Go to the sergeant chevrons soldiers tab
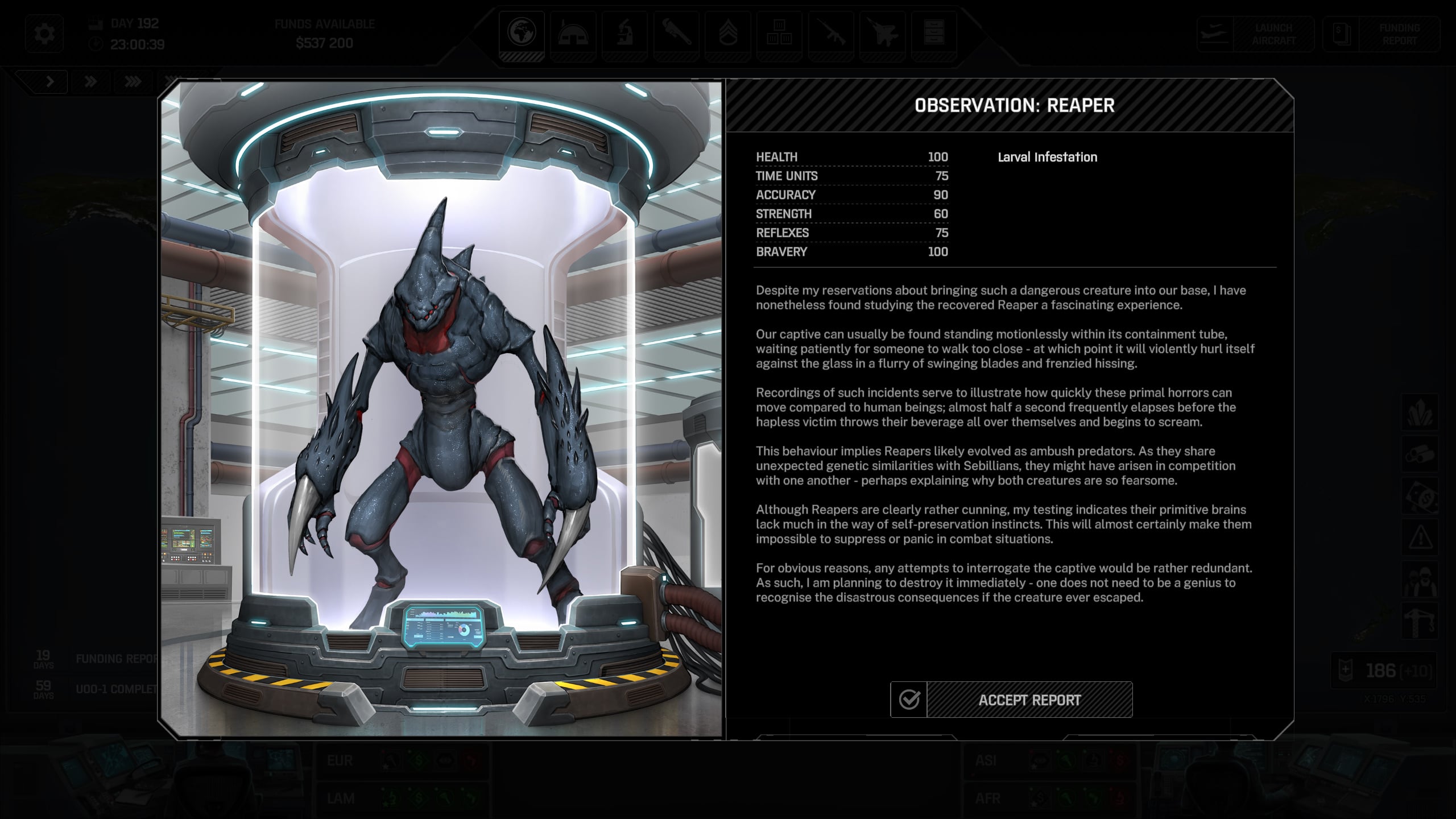 coord(727,33)
